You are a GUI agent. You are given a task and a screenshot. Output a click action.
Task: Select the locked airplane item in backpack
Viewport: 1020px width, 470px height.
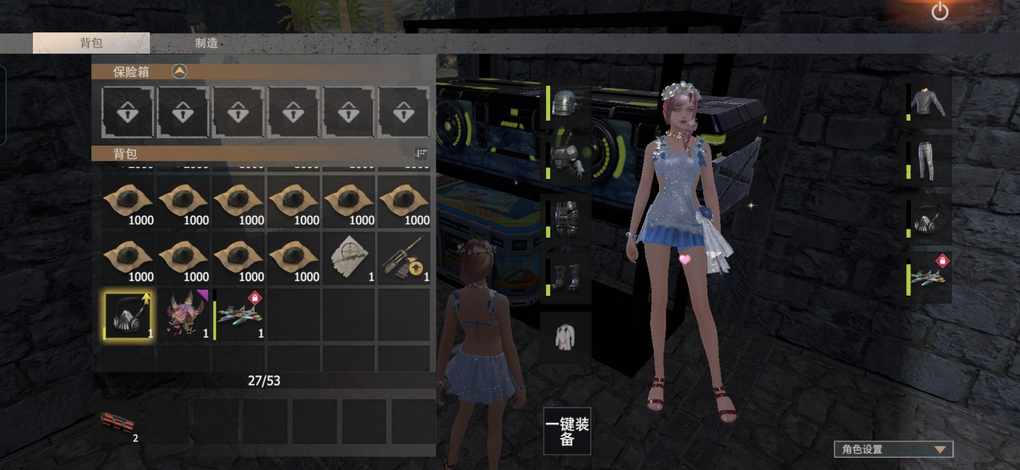point(240,314)
